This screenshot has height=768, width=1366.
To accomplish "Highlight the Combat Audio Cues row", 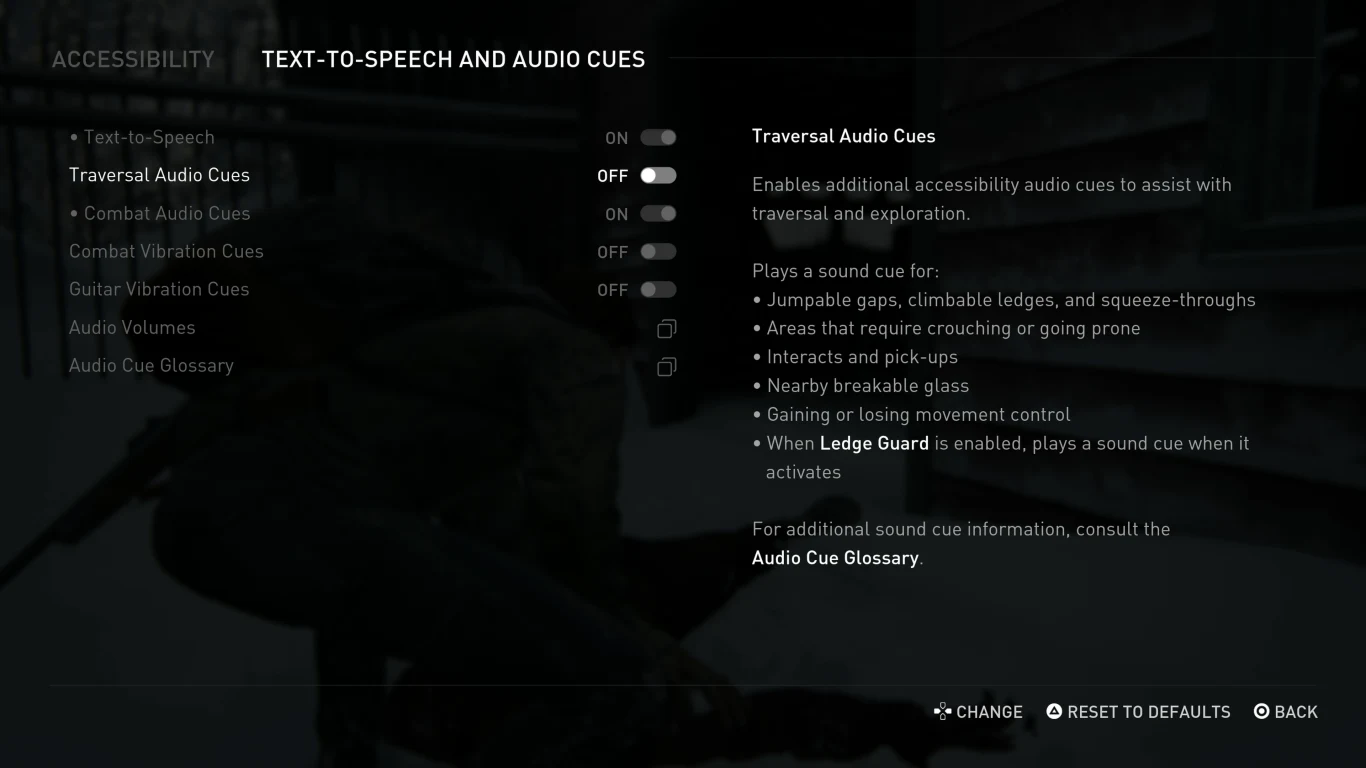I will point(166,213).
